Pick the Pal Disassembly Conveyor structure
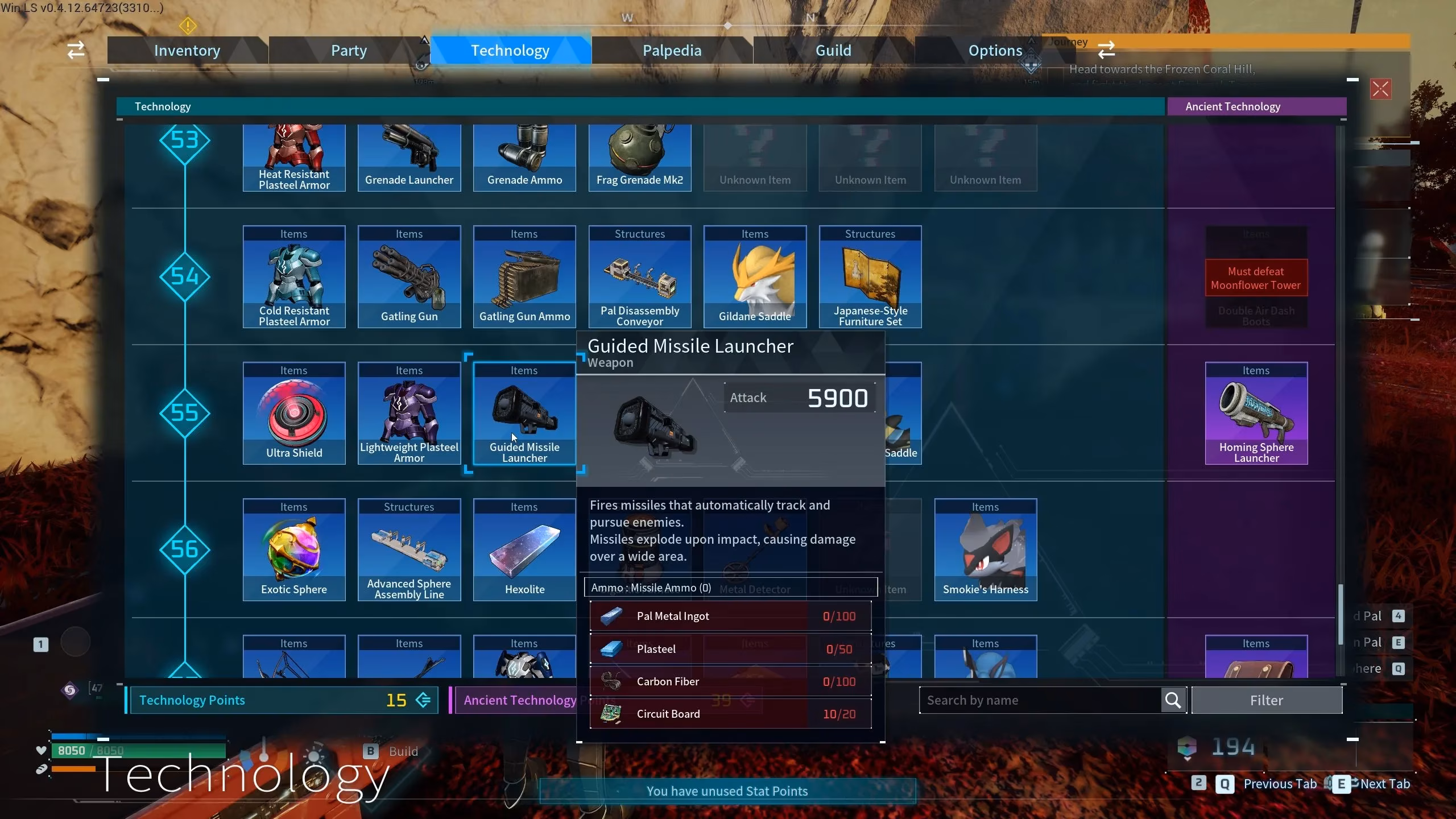The width and height of the screenshot is (1456, 819). (x=640, y=277)
